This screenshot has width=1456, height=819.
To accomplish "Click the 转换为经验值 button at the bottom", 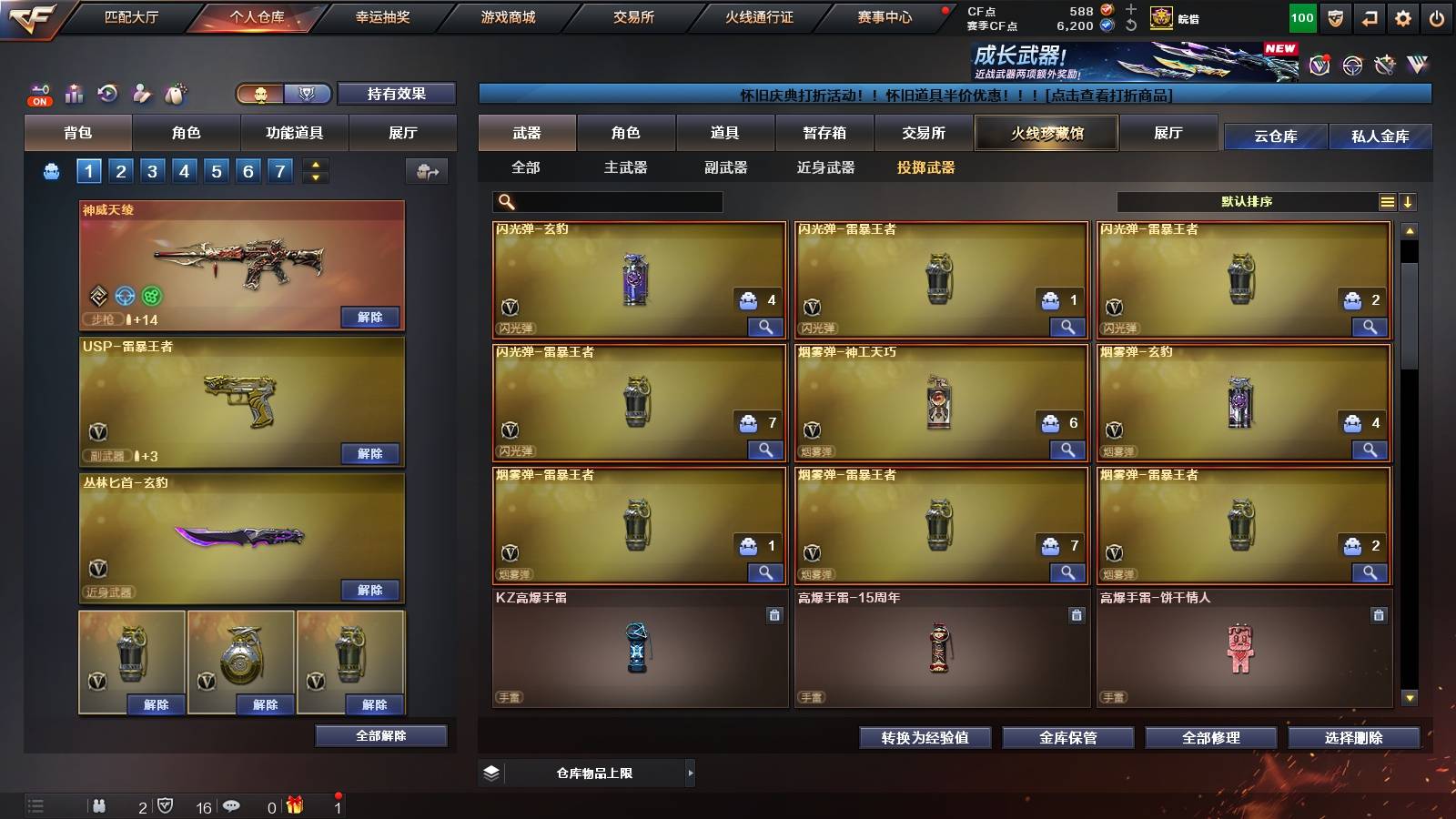I will (925, 738).
